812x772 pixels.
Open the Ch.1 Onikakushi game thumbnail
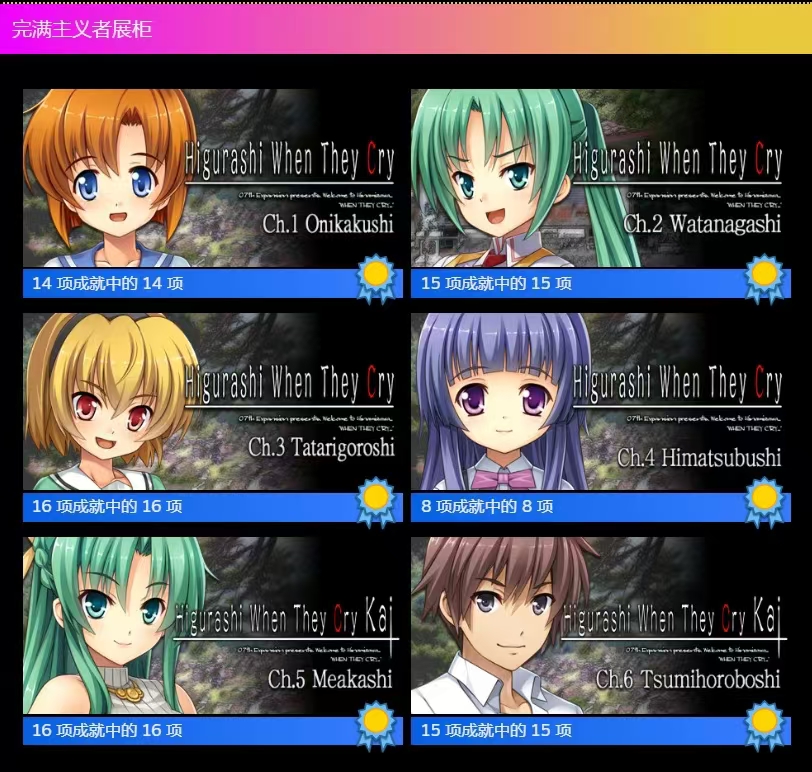point(210,178)
